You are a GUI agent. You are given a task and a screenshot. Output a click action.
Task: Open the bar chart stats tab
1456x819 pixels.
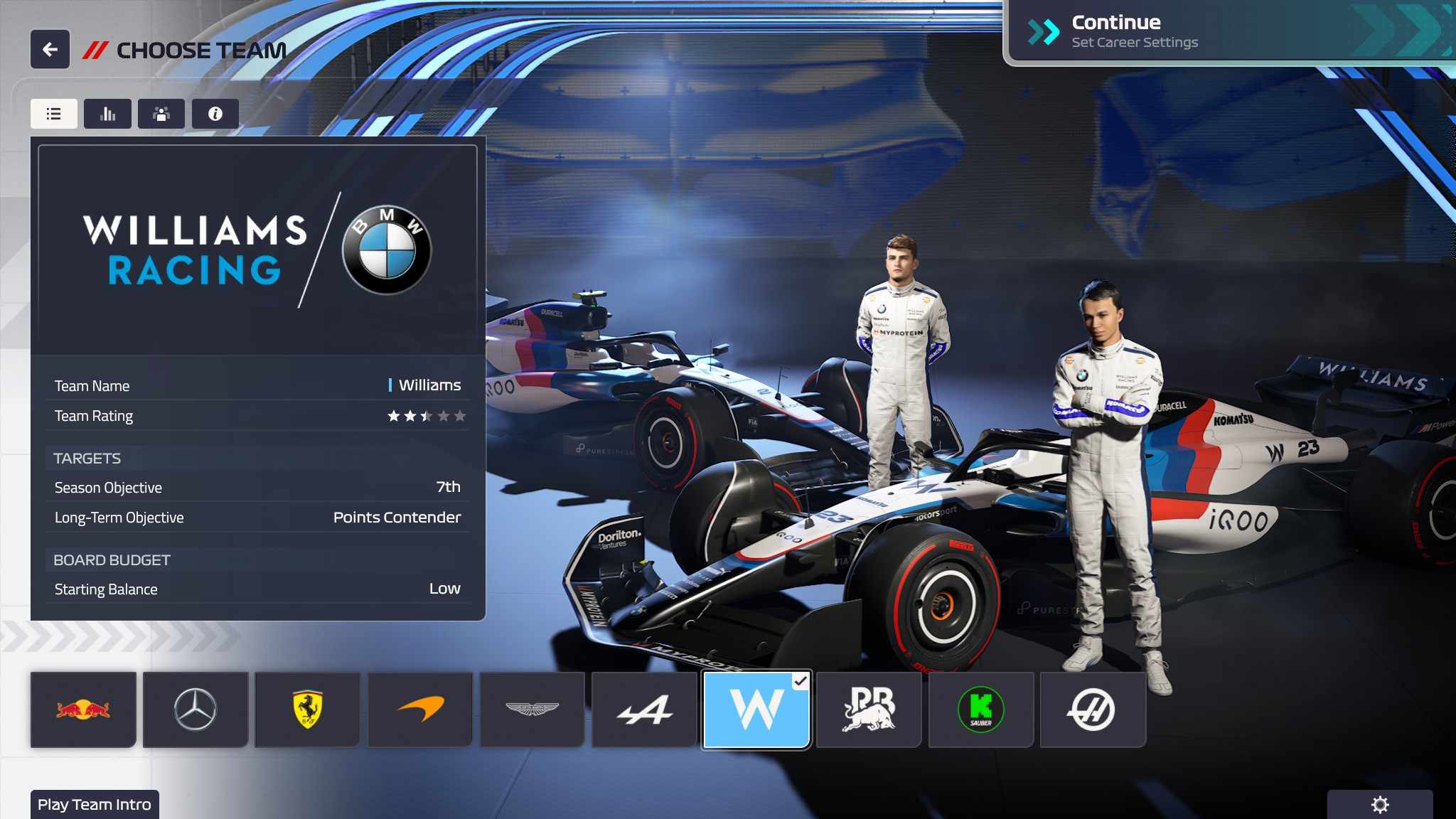pos(107,114)
